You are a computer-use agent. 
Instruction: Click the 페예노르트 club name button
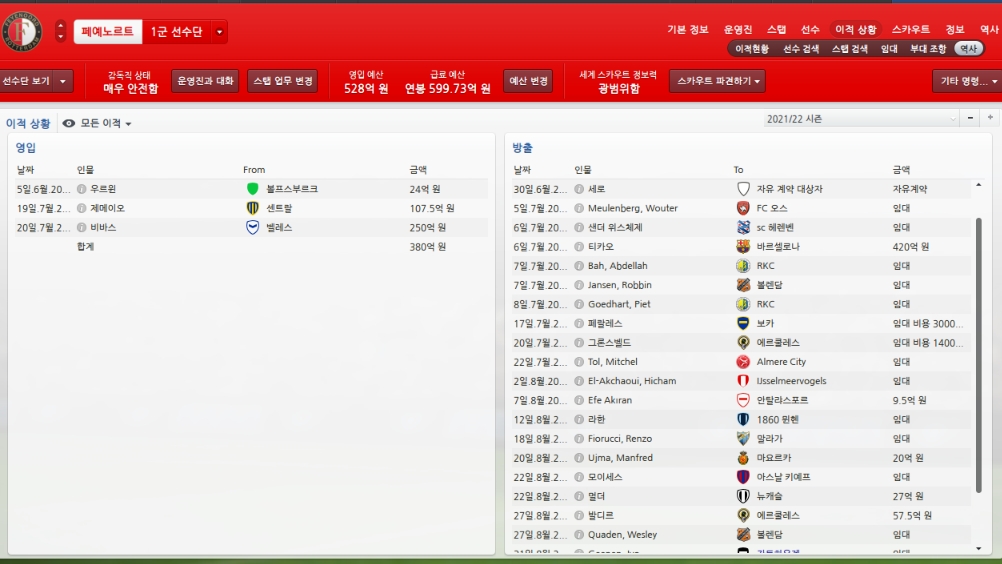108,32
